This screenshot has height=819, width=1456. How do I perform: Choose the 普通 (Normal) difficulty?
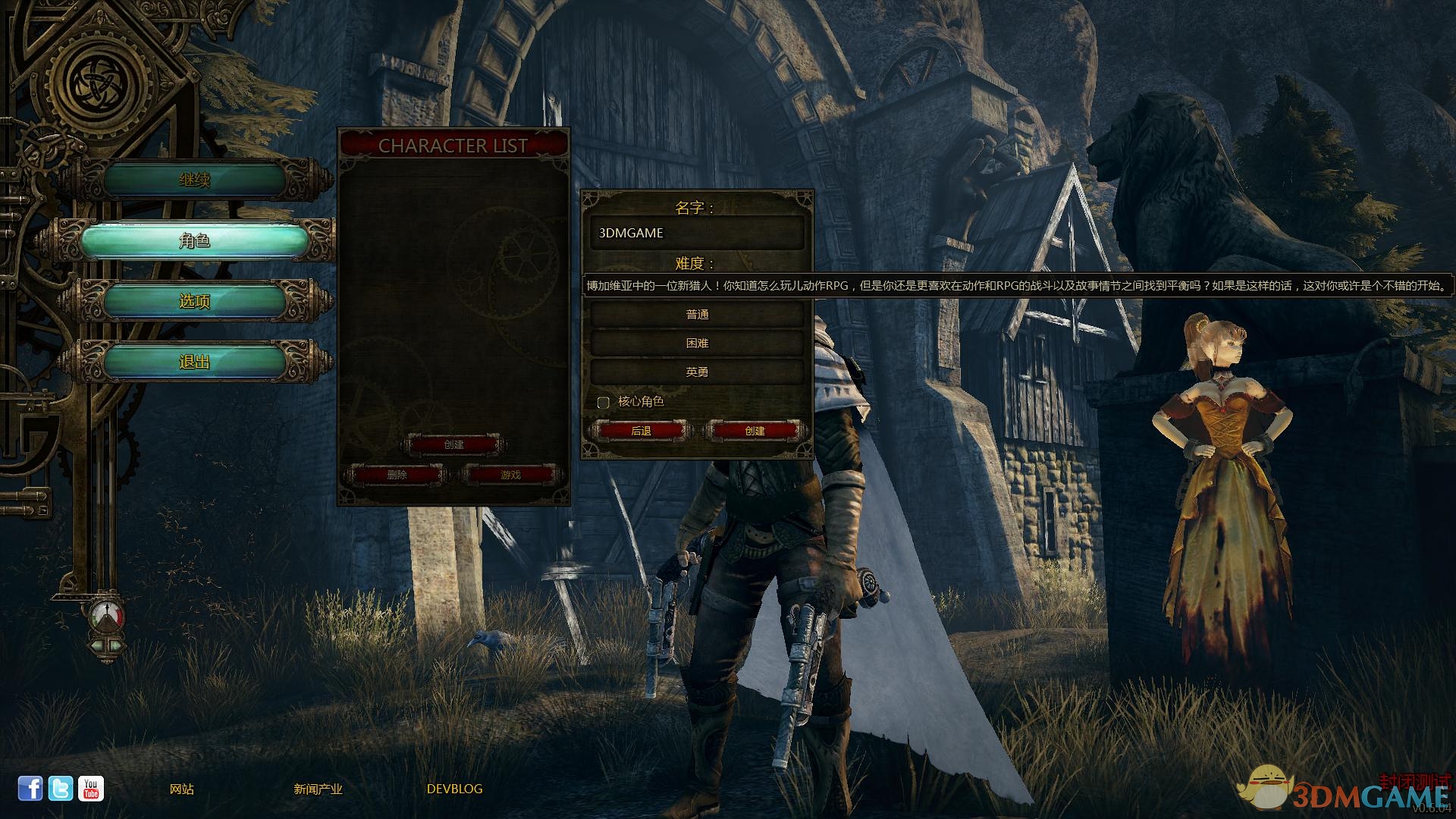click(x=696, y=314)
